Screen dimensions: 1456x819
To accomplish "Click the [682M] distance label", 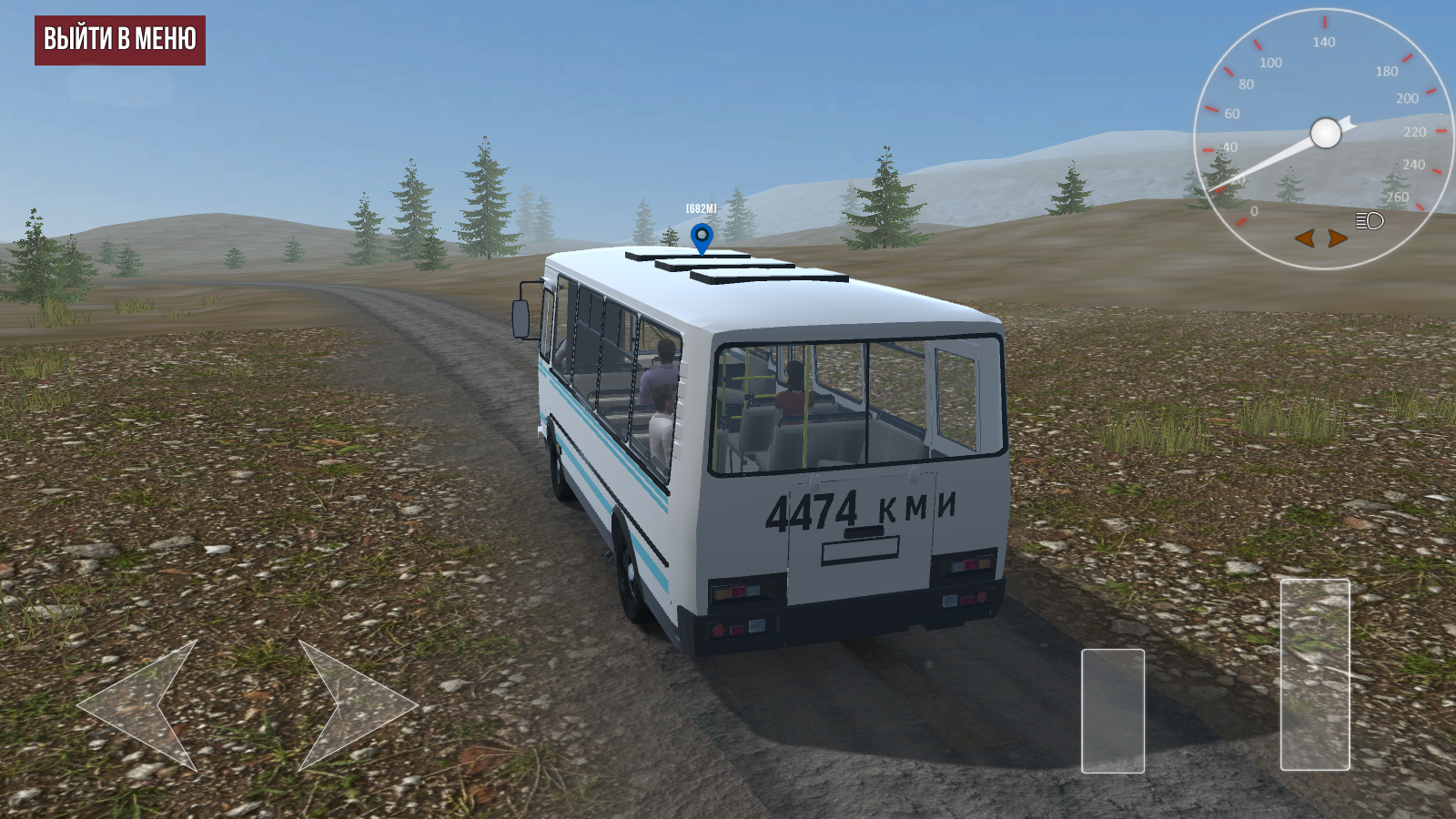I will pyautogui.click(x=701, y=207).
